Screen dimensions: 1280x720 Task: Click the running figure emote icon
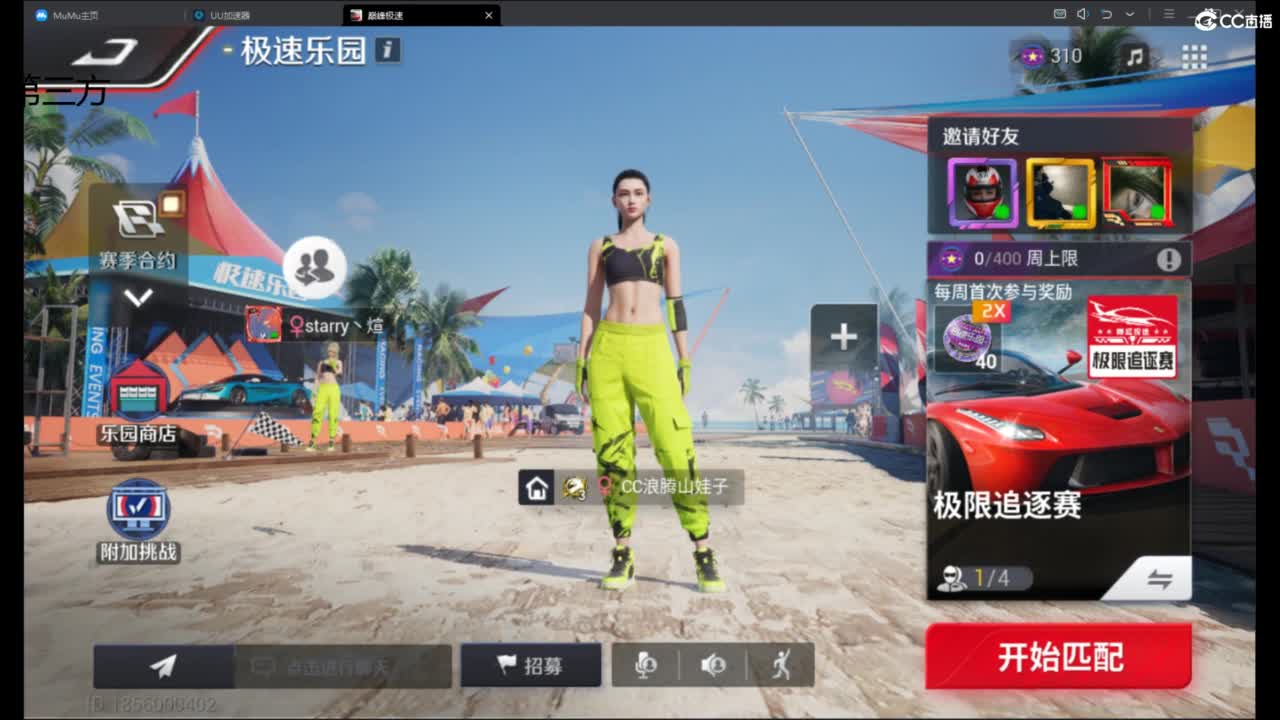tap(781, 665)
